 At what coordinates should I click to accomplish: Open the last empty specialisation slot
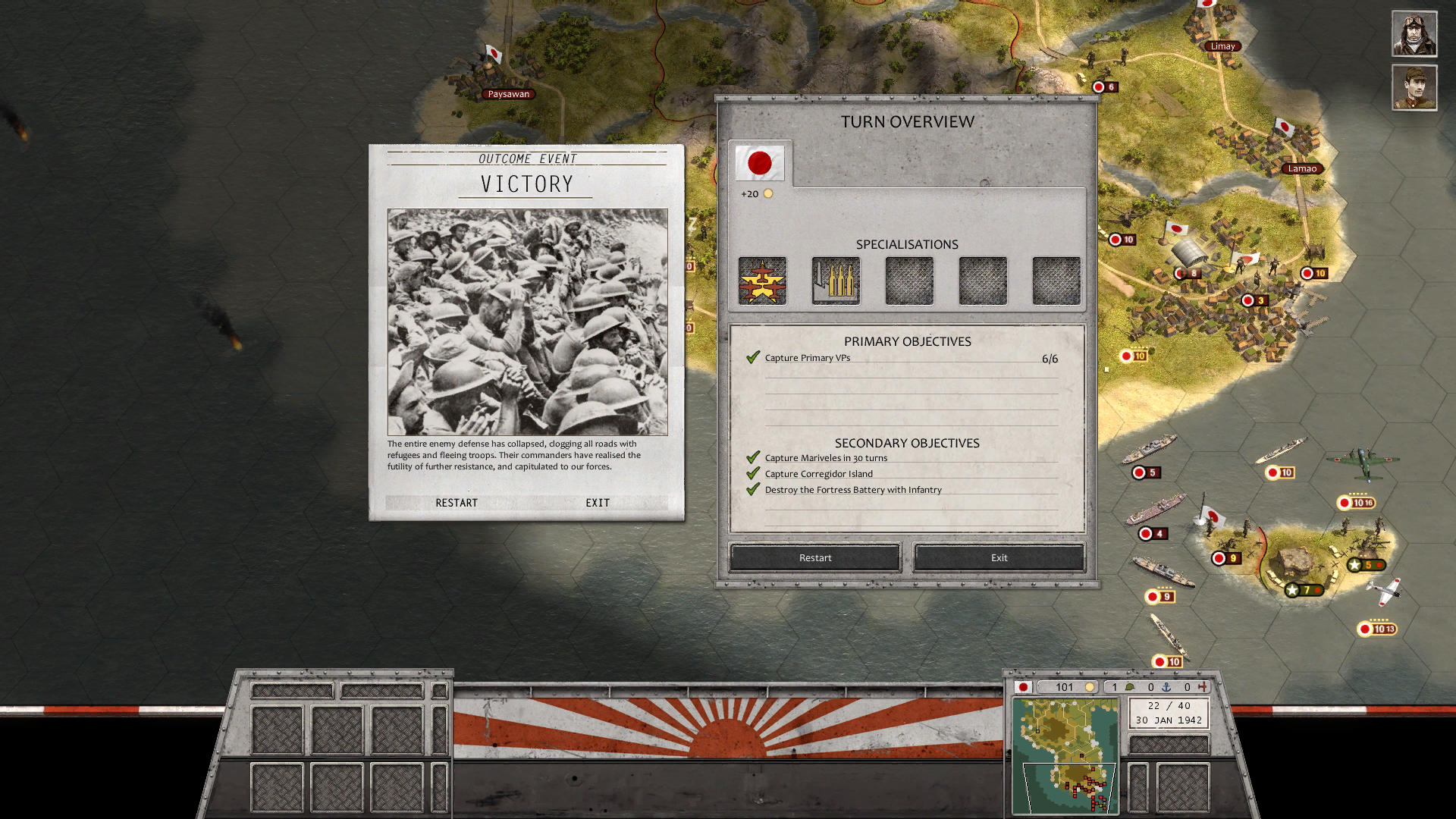point(1056,281)
